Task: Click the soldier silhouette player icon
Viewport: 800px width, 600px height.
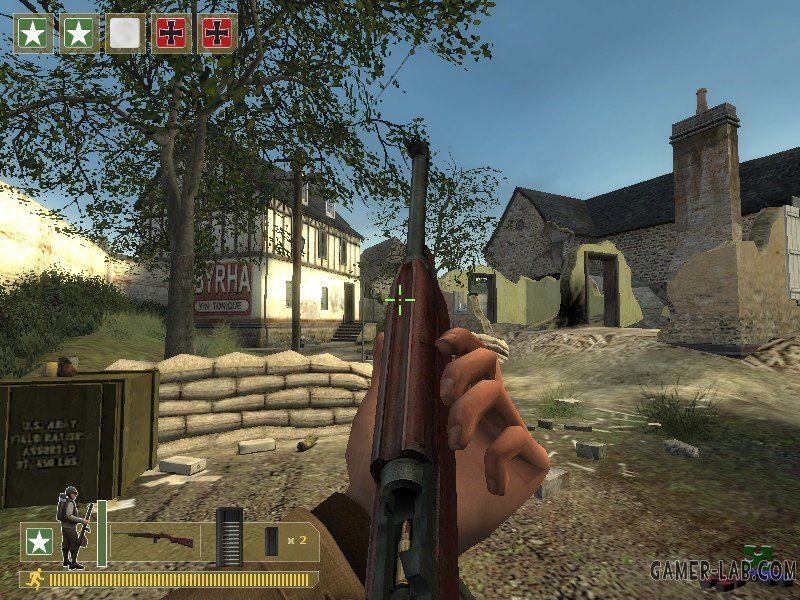Action: (x=74, y=526)
